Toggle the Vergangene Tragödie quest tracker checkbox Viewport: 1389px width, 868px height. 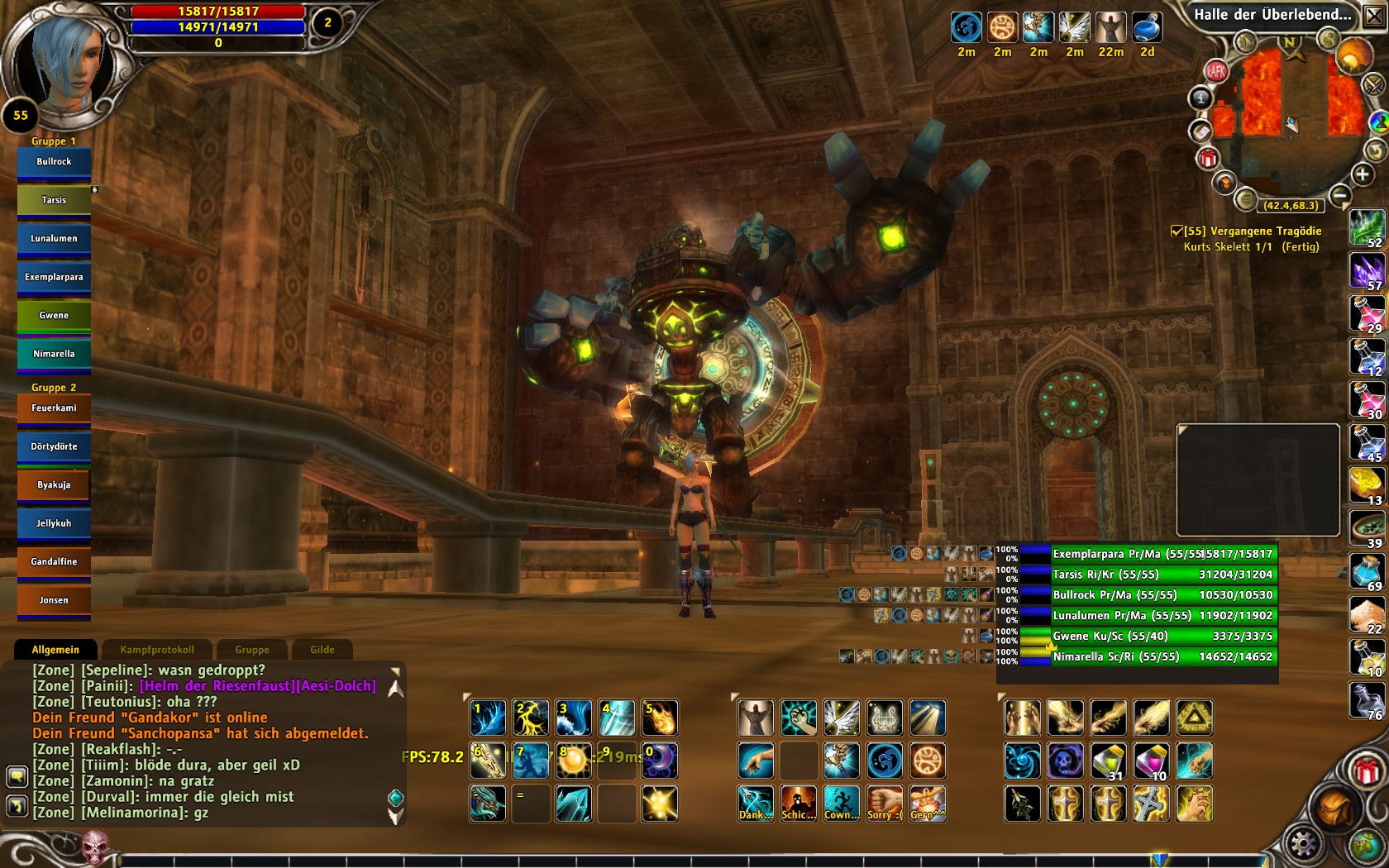pos(1177,231)
